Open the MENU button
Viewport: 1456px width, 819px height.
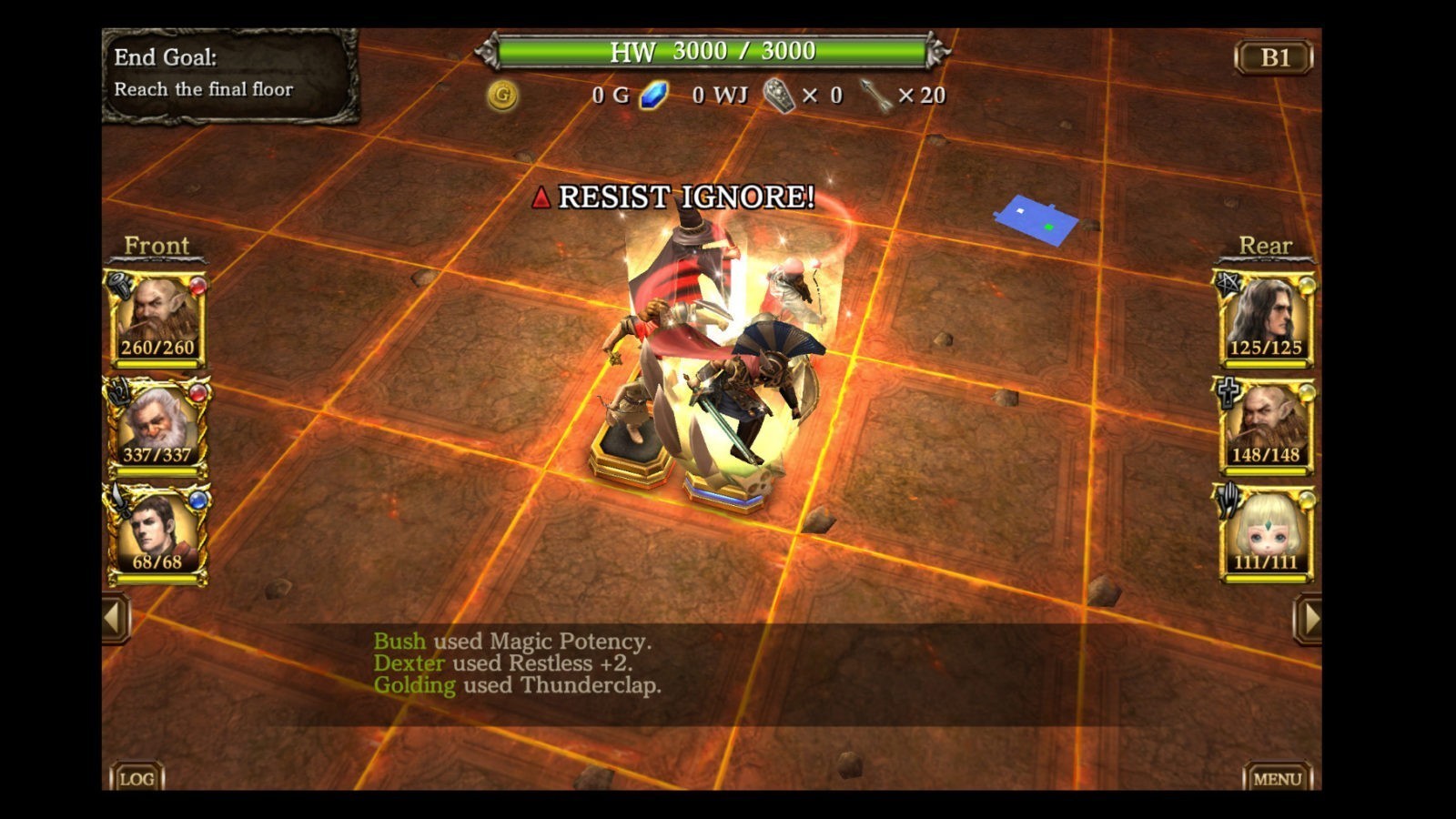coord(1277,778)
